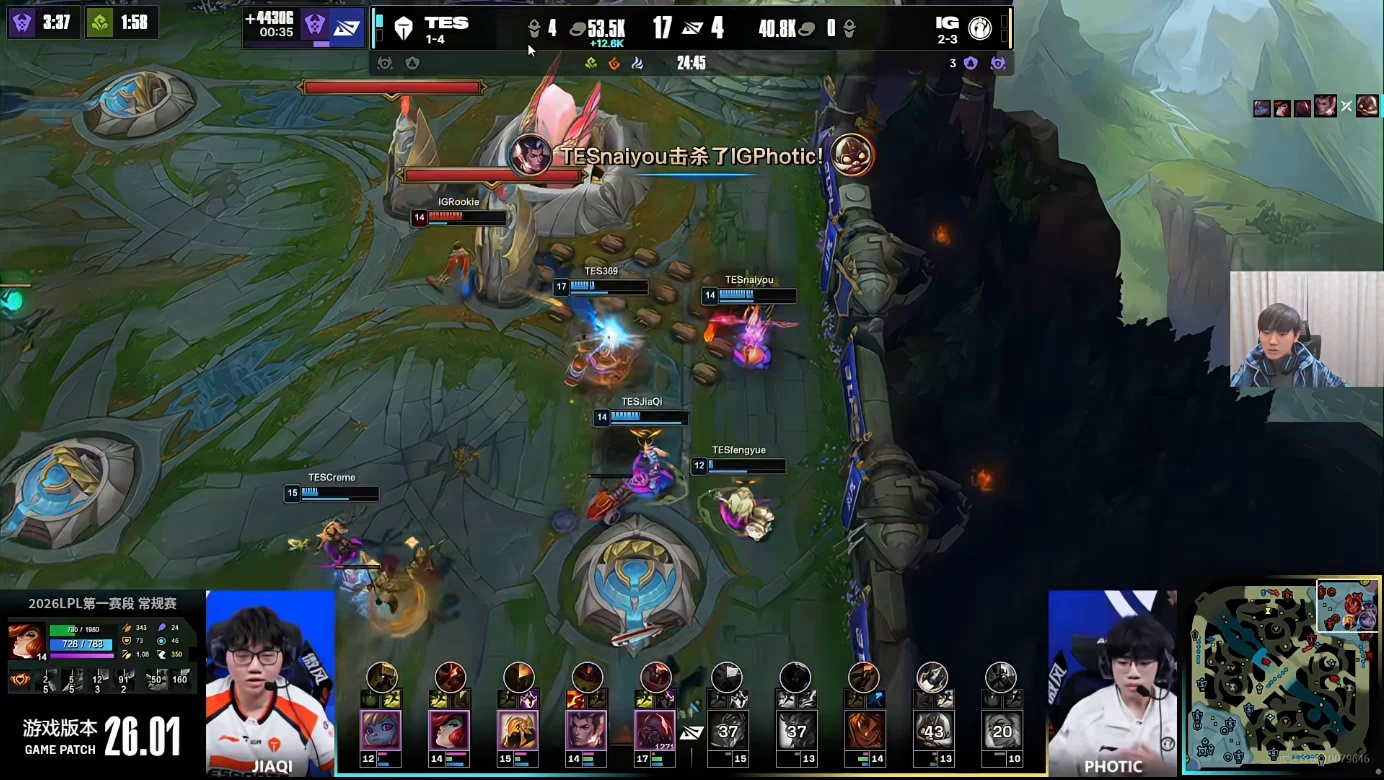Click the TES team logo on scoreboard

click(x=403, y=28)
